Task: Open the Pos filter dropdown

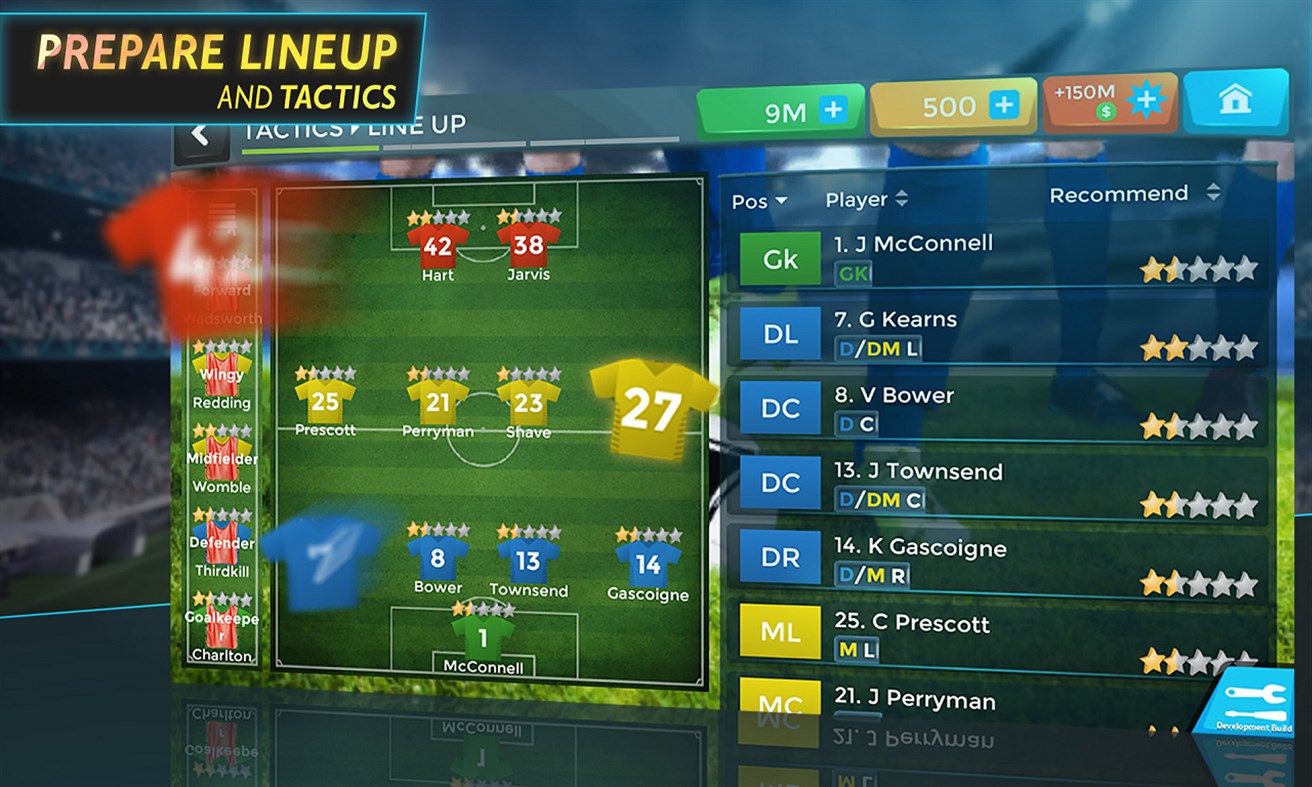Action: (760, 202)
